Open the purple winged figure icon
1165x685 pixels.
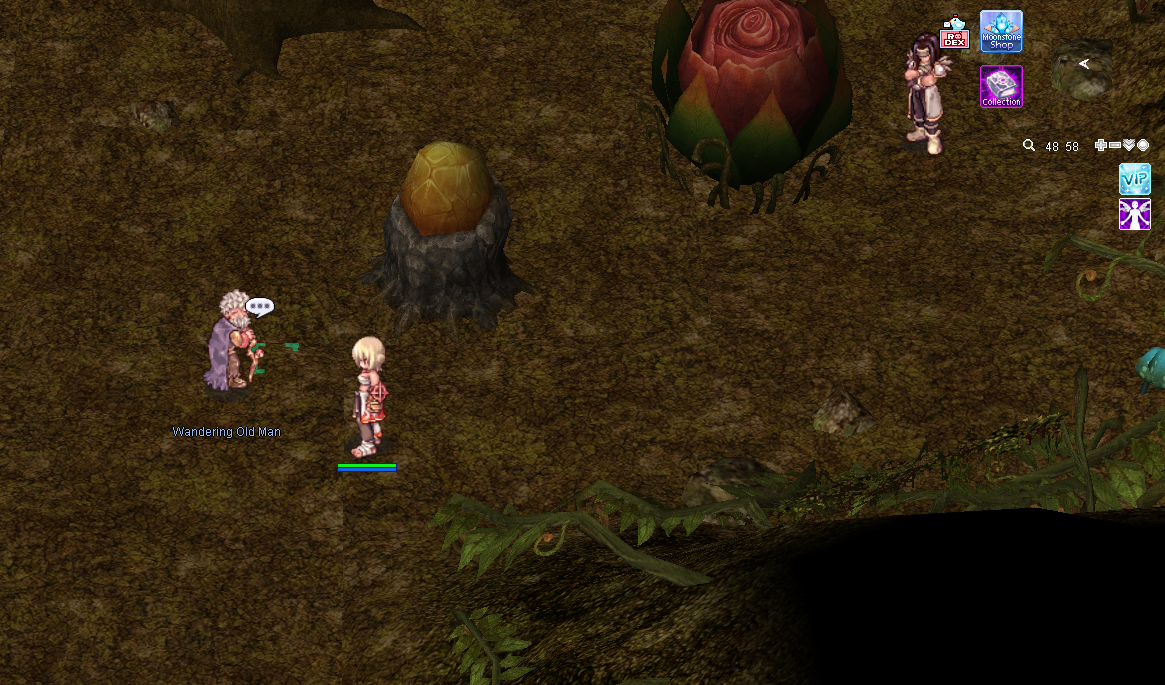1135,214
